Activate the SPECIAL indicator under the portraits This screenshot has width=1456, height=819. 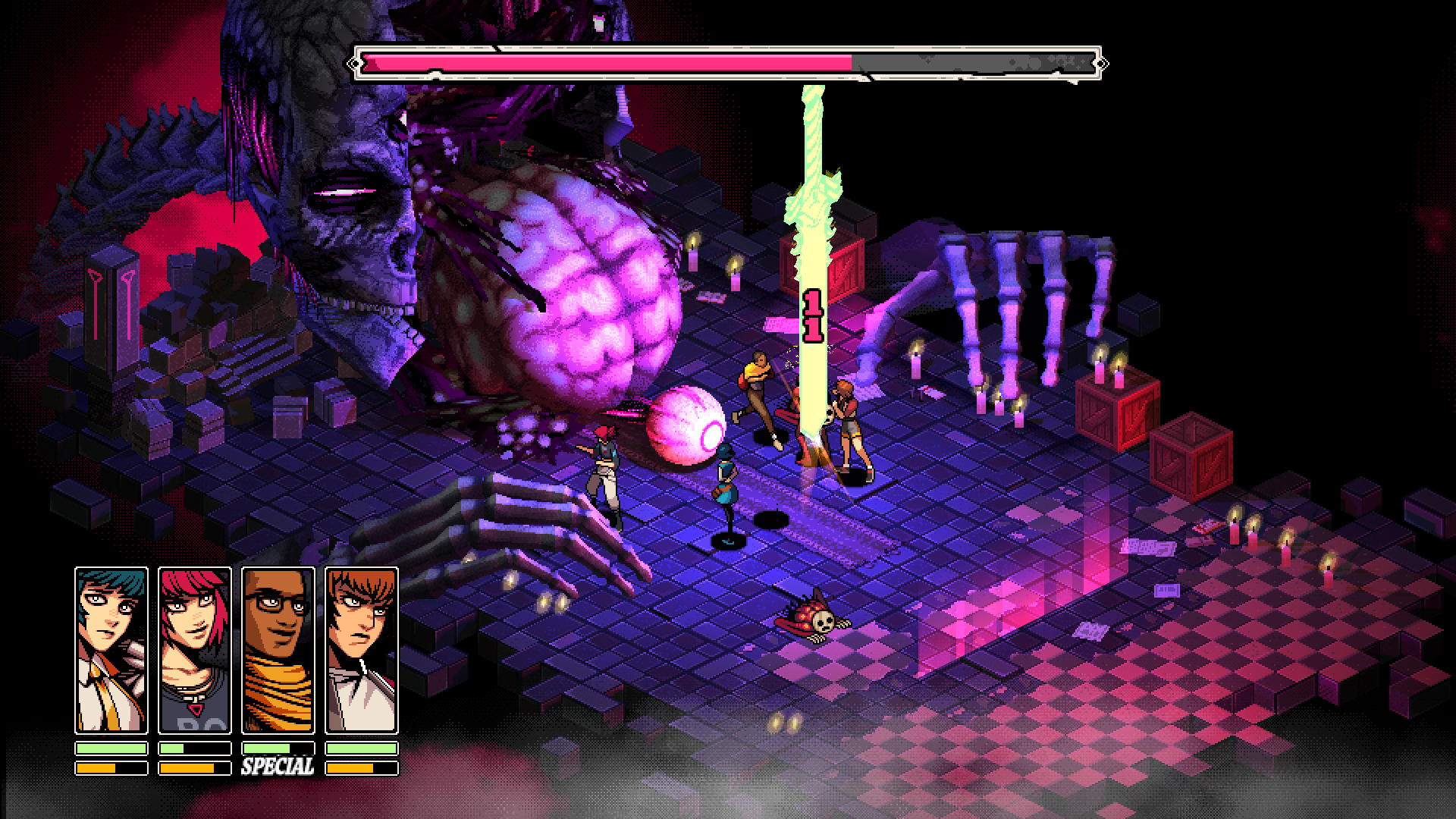278,767
